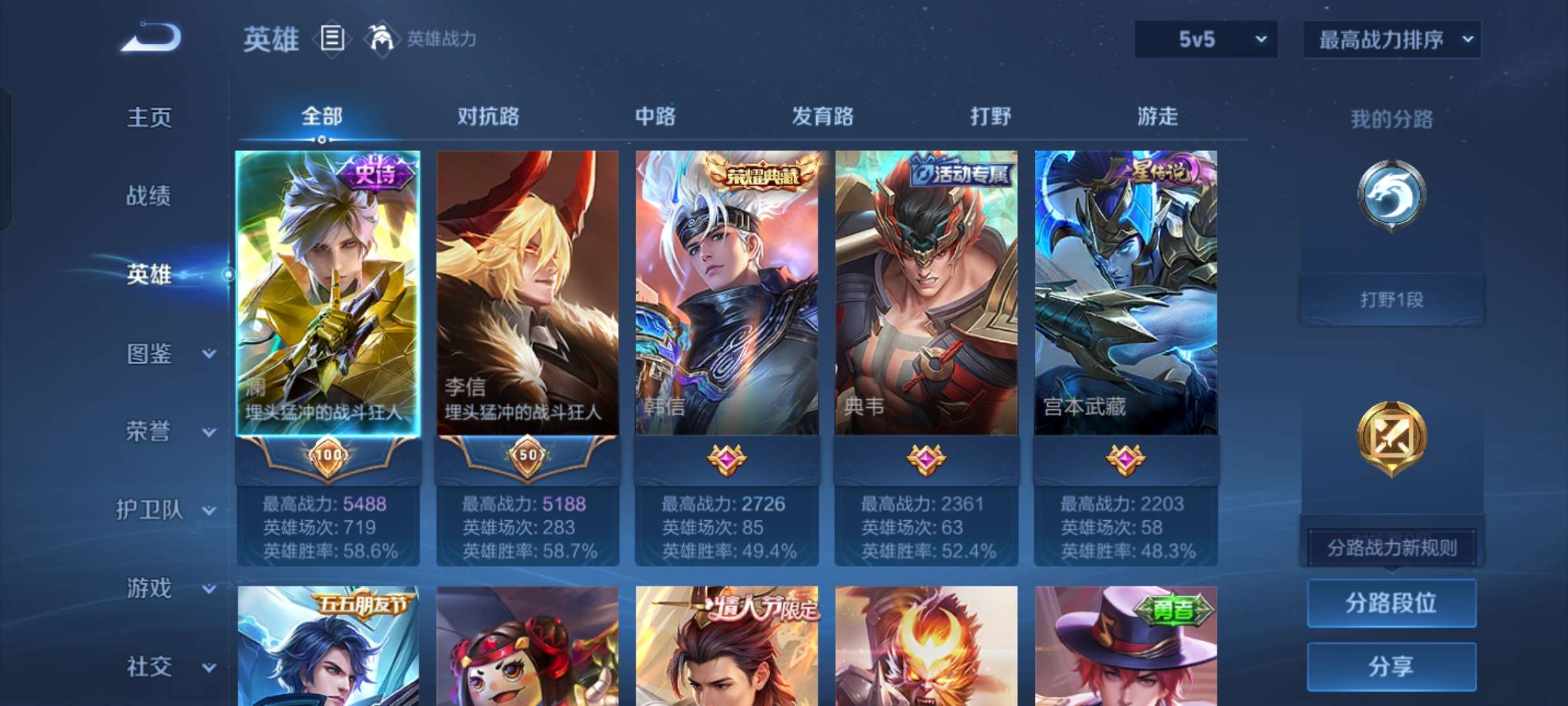Select 中路 from the lane tabs
Image resolution: width=1568 pixels, height=706 pixels.
pyautogui.click(x=654, y=116)
